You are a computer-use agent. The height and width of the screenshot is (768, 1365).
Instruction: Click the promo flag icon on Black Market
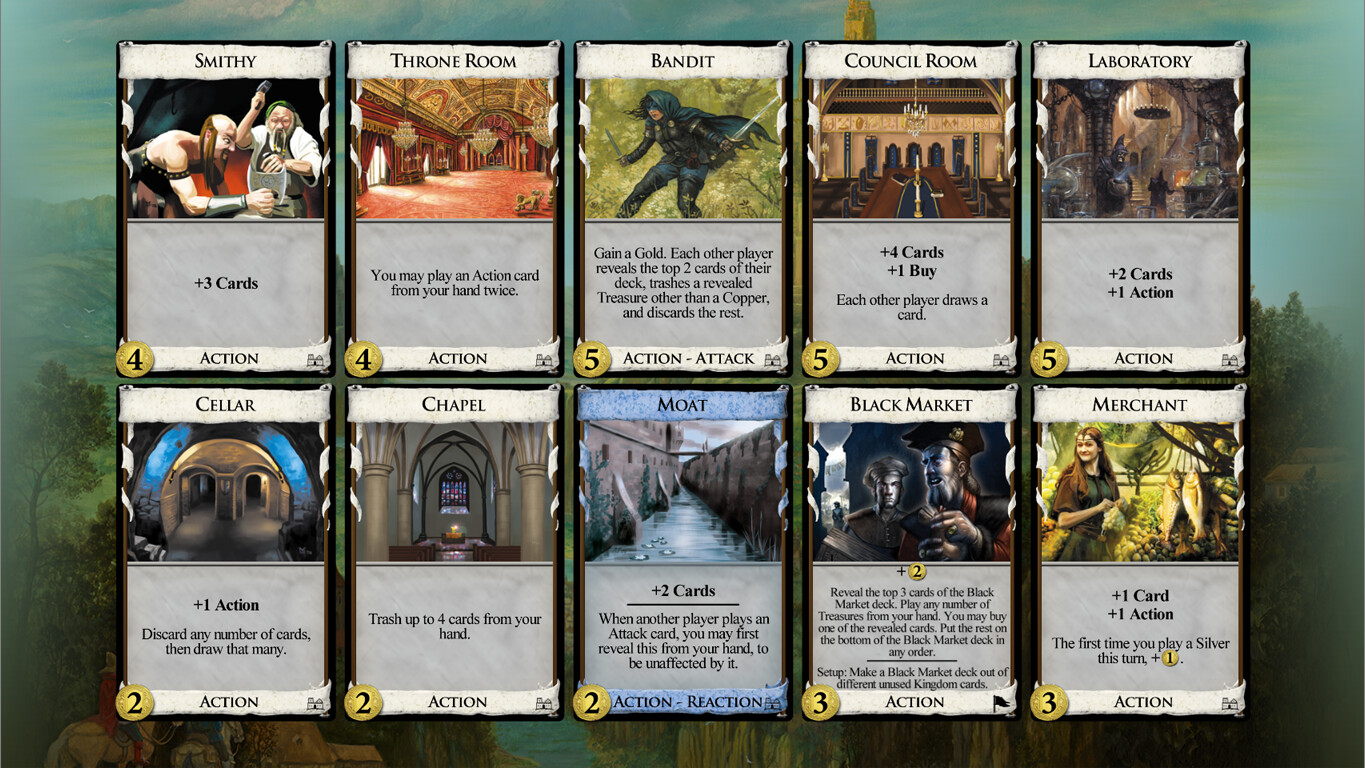click(x=1000, y=701)
